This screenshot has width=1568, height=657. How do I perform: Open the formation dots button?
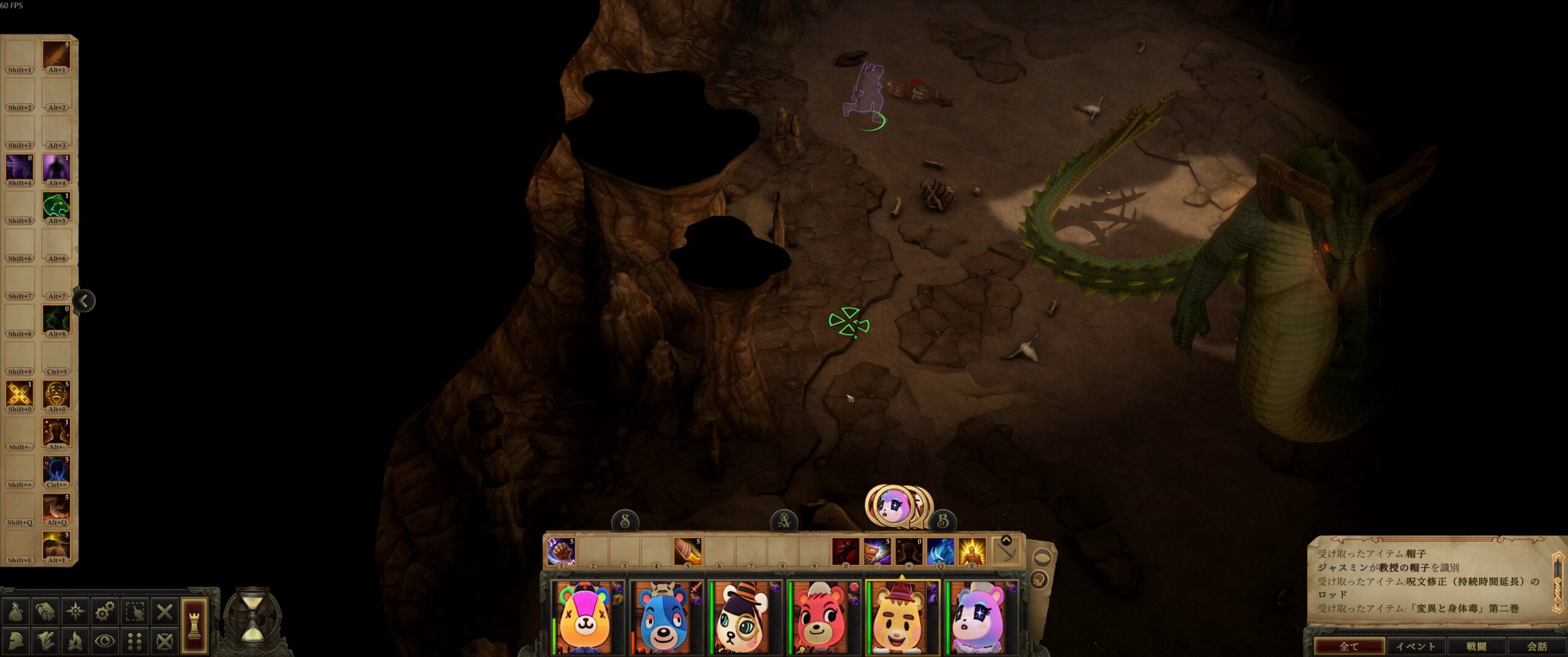(x=135, y=641)
